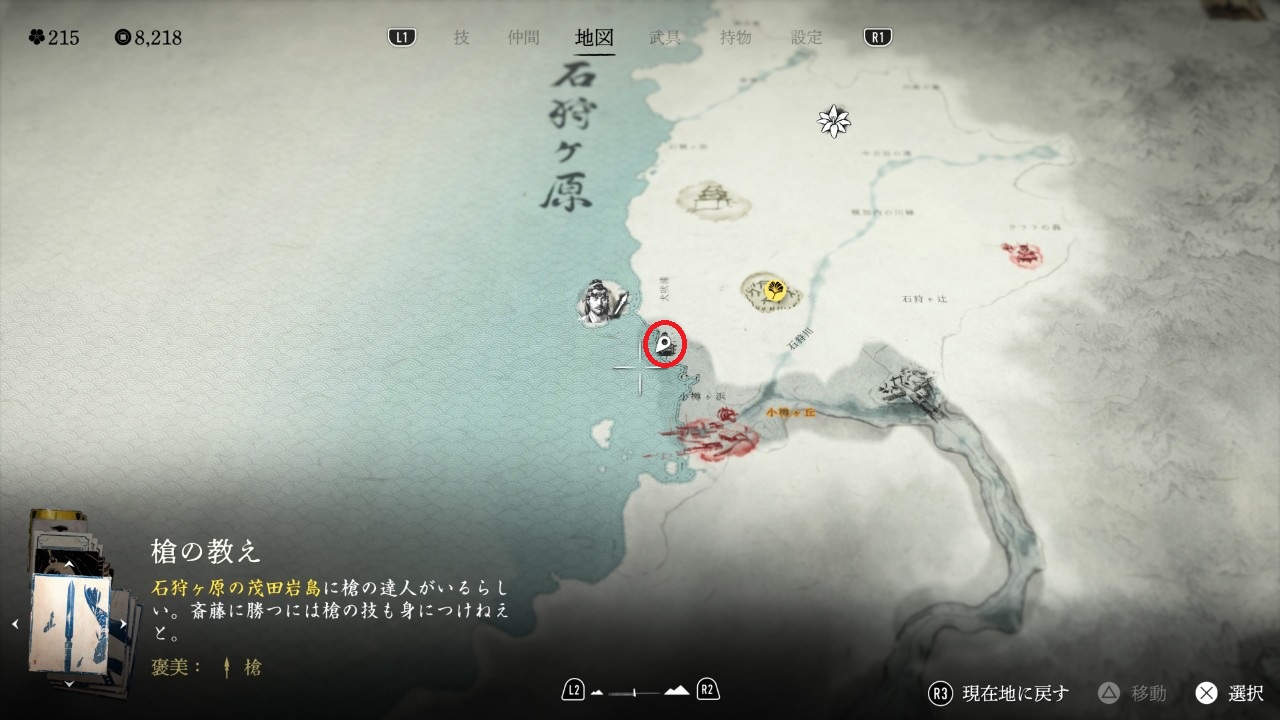The height and width of the screenshot is (720, 1280).
Task: Click the left arrow beside the quest card
Action: pyautogui.click(x=15, y=624)
